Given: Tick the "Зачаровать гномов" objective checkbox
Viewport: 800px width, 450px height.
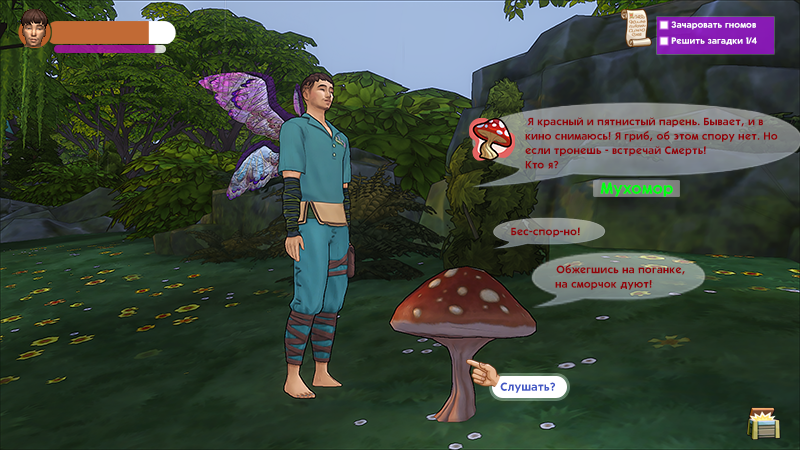Looking at the screenshot, I should click(x=664, y=24).
